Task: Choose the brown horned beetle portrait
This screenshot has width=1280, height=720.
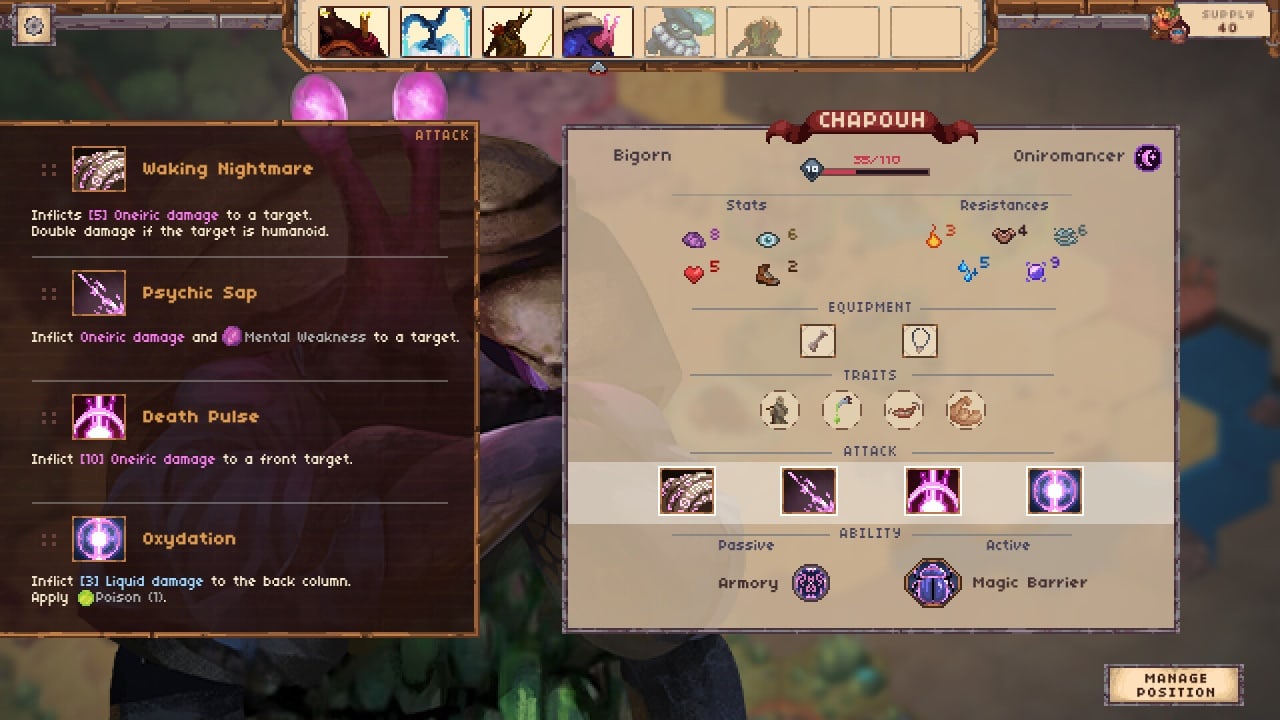Action: 517,33
